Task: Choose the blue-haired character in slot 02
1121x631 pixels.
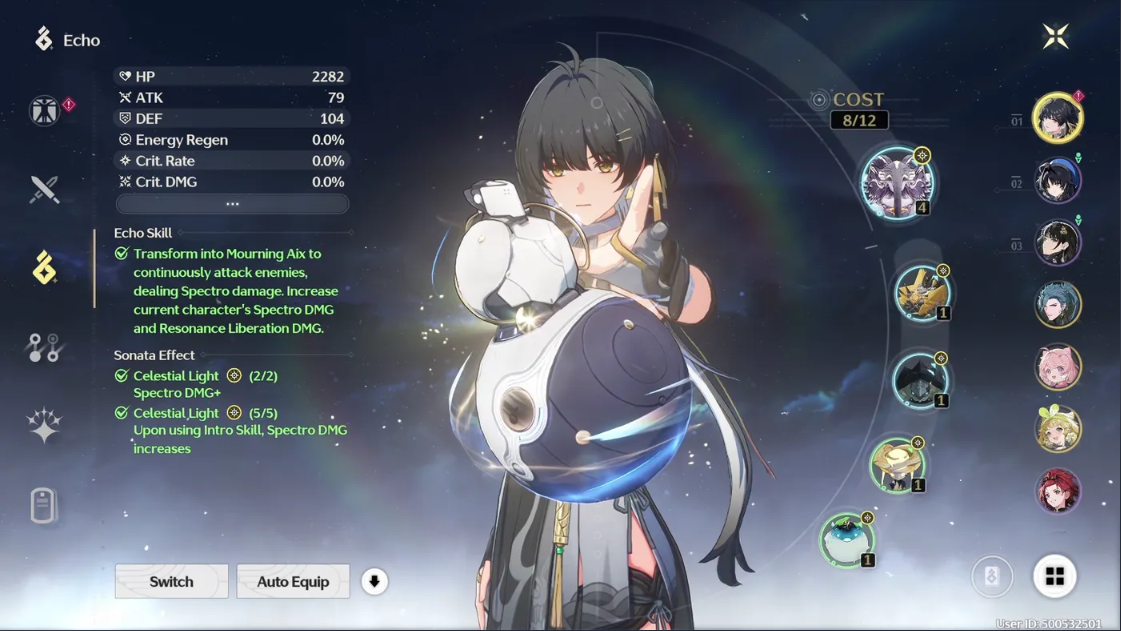Action: pos(1057,181)
